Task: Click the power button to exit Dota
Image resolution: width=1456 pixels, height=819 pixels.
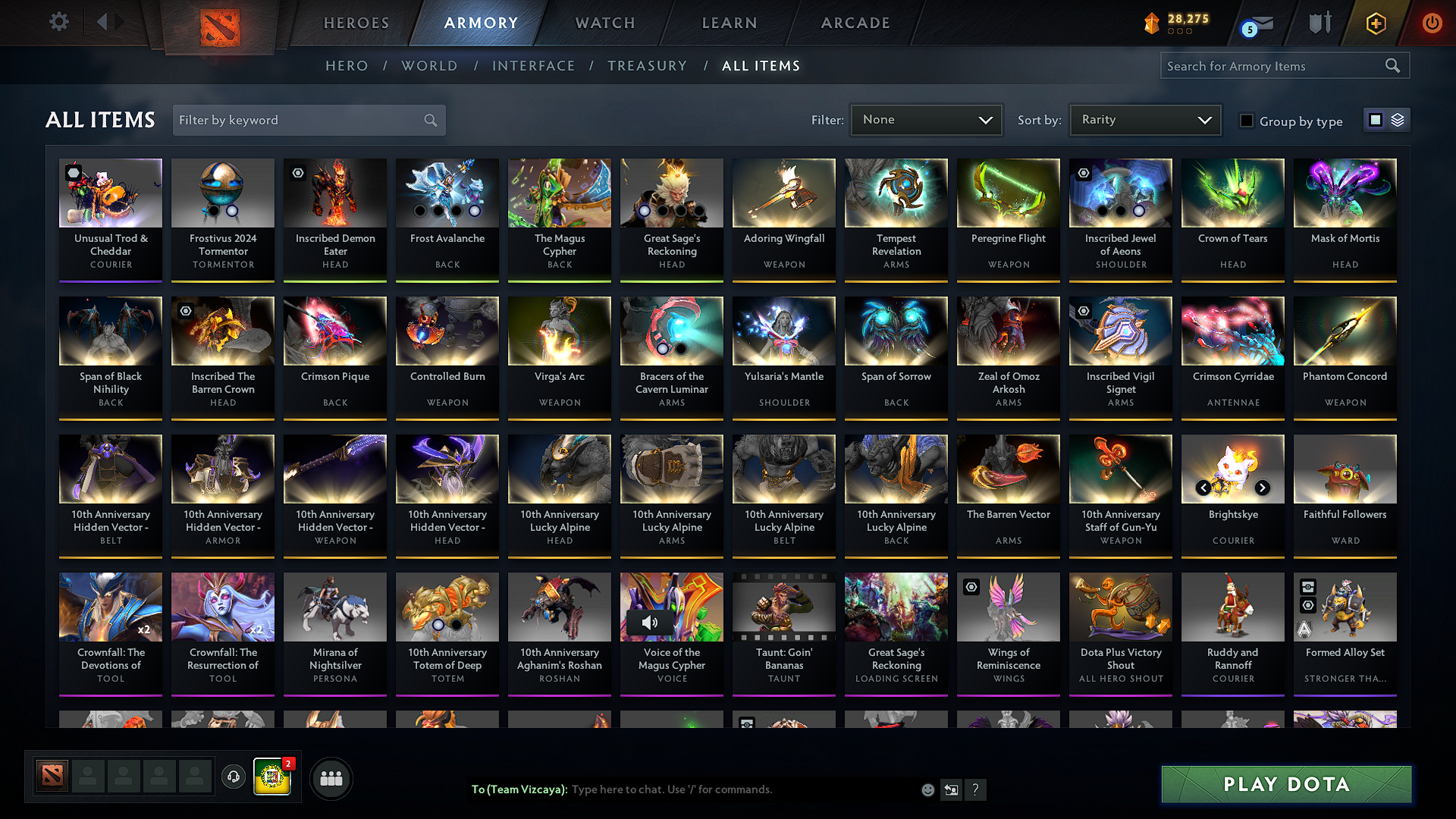Action: tap(1432, 24)
